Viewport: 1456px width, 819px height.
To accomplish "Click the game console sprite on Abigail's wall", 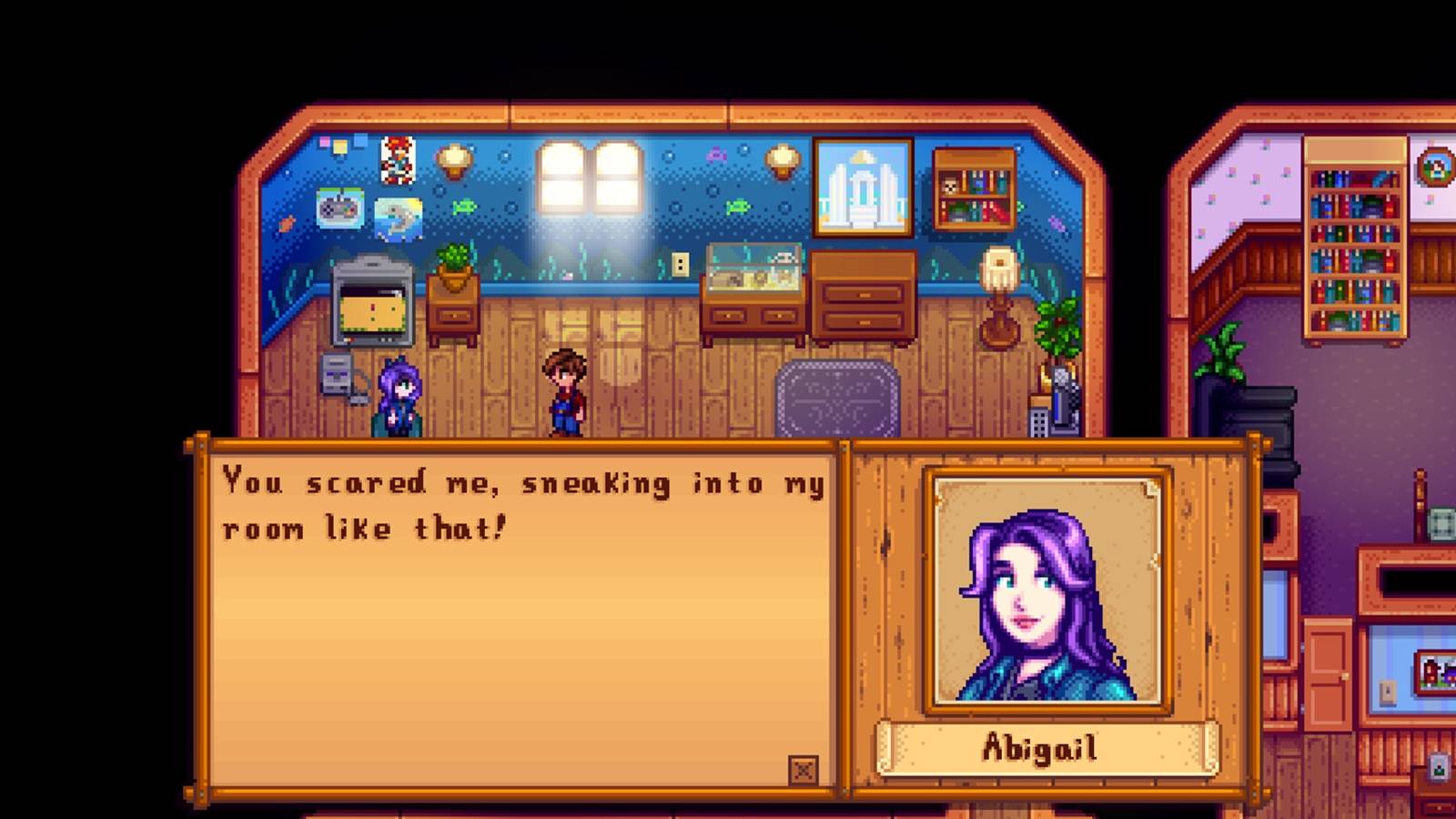I will click(341, 210).
